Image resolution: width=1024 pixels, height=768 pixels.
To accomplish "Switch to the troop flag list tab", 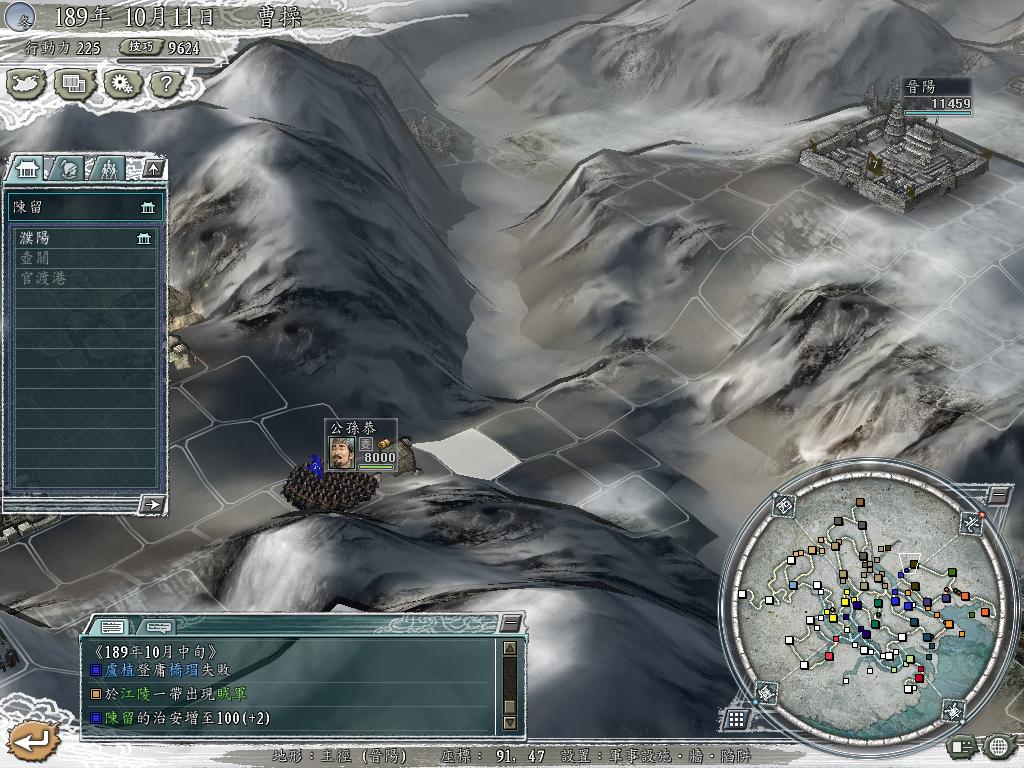I will click(x=68, y=169).
